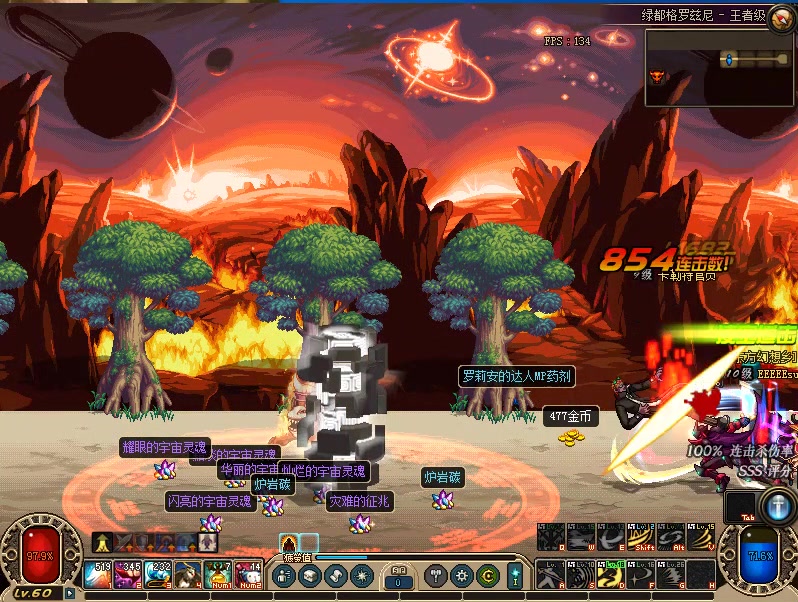Click the flame silhouette slot above the gauge
Viewport: 798px width, 602px height.
tap(288, 543)
